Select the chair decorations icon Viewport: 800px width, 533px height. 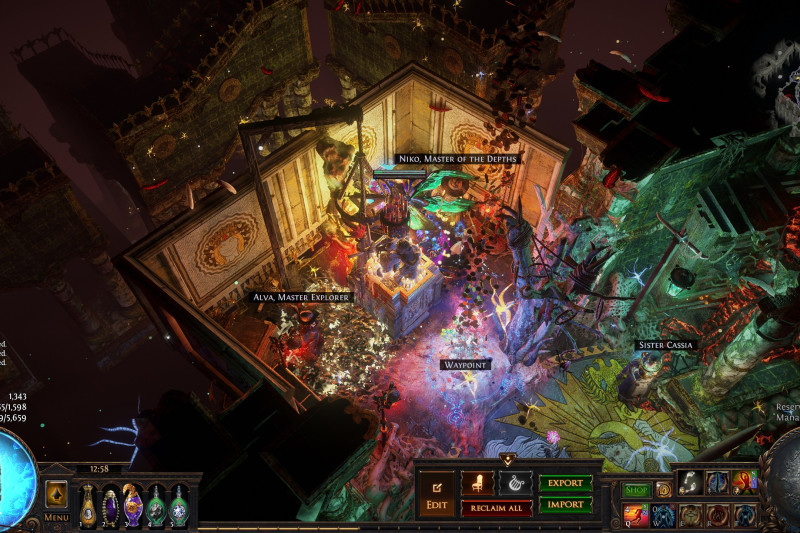(477, 483)
